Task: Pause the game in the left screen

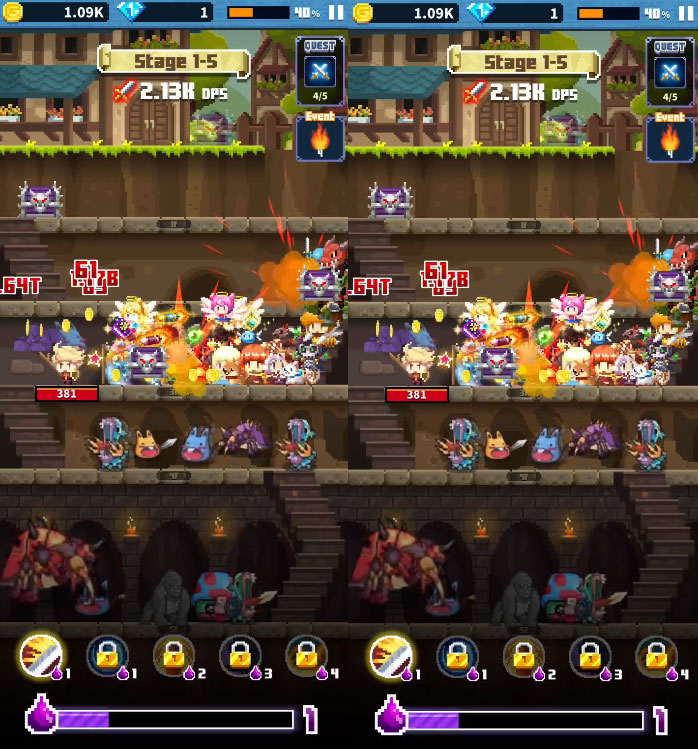Action: tap(335, 13)
